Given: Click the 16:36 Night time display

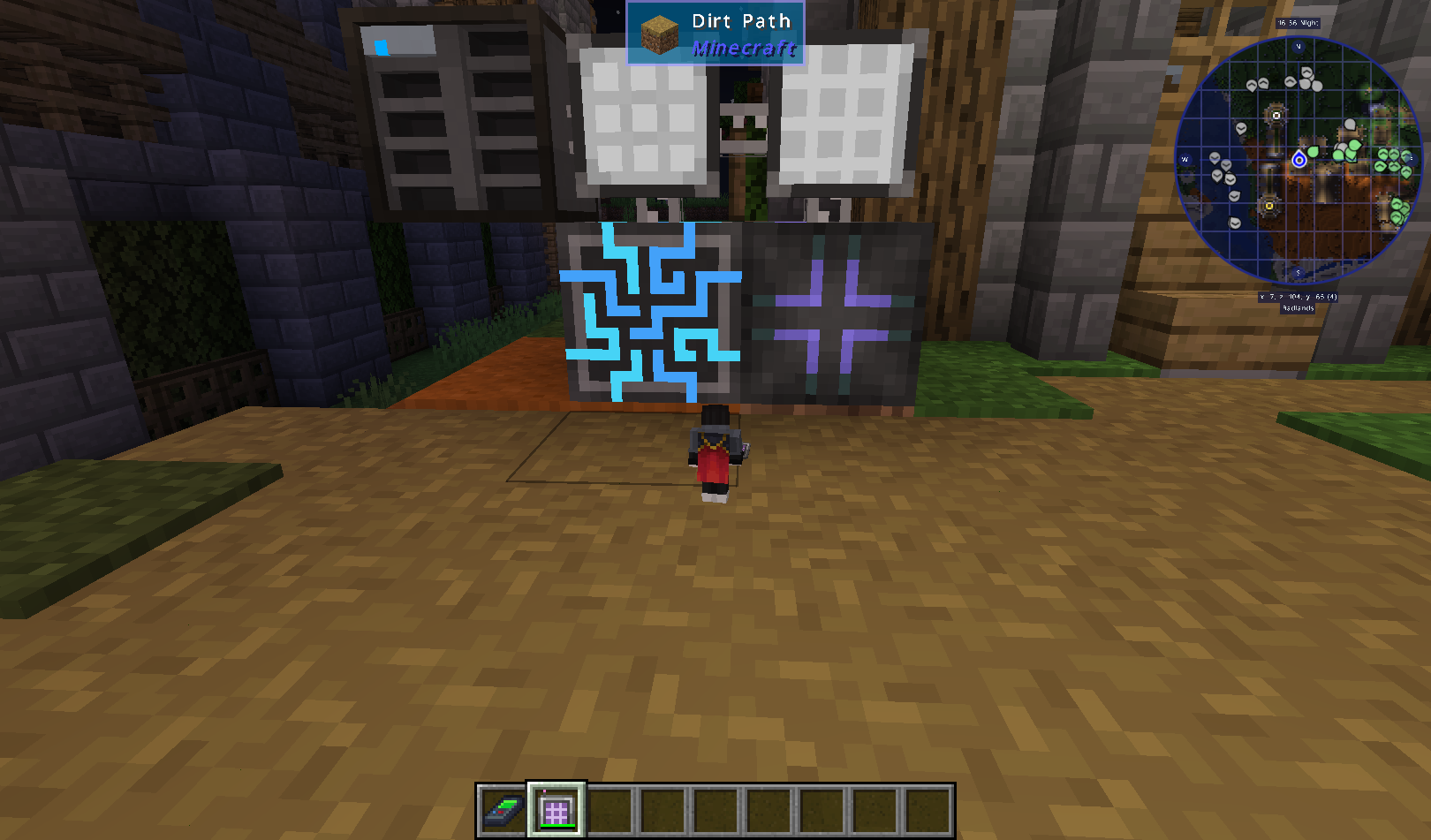Looking at the screenshot, I should (1298, 23).
